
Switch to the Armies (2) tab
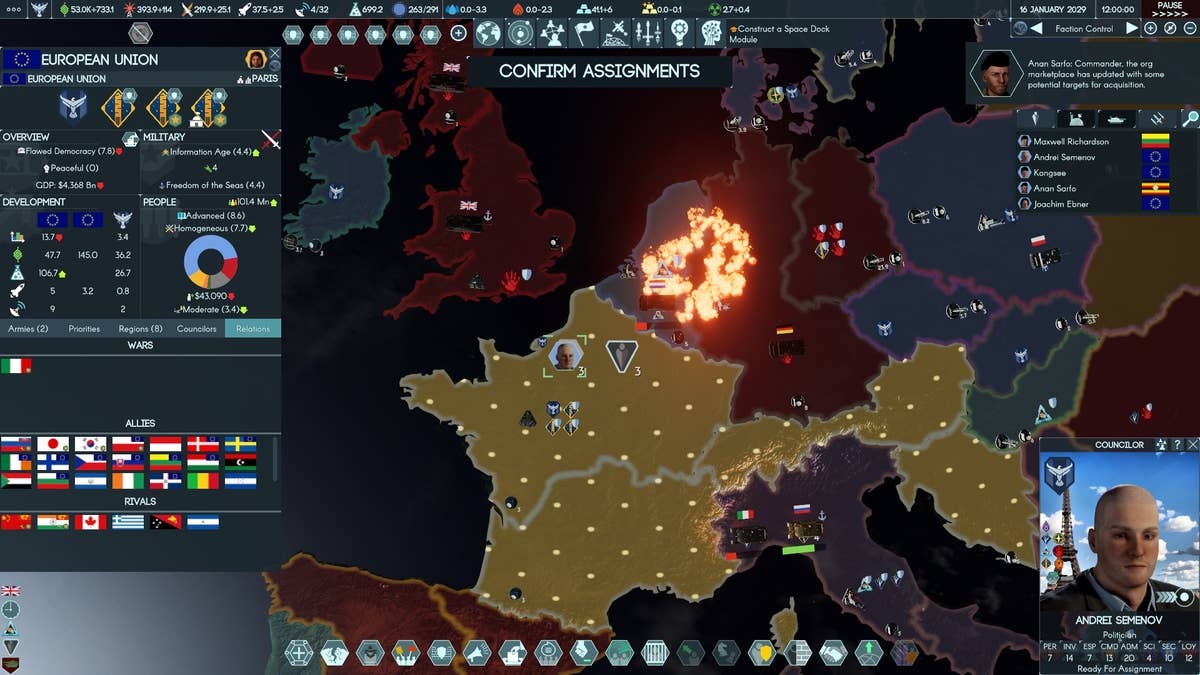tap(28, 328)
